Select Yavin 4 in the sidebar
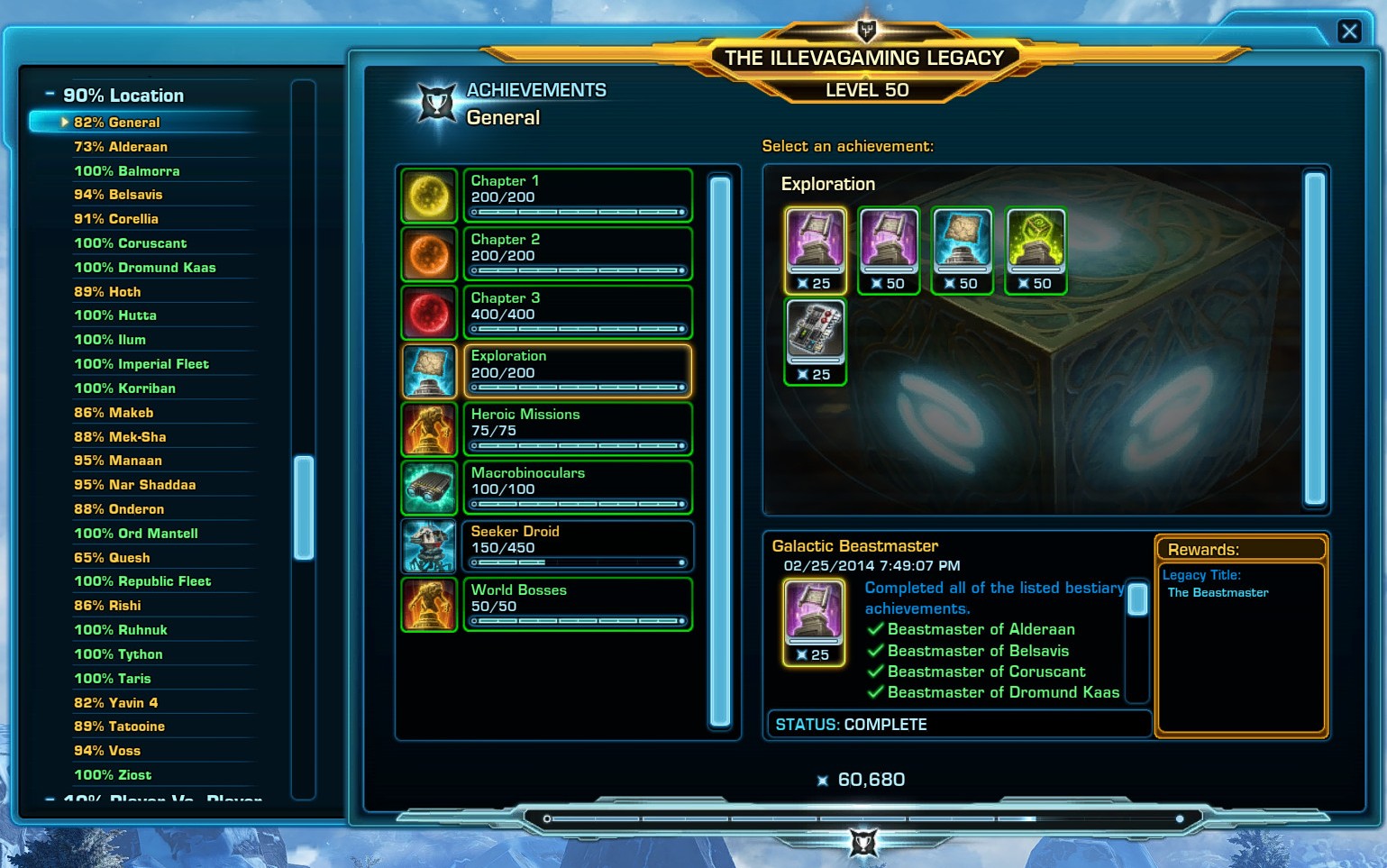The height and width of the screenshot is (868, 1387). pos(115,703)
